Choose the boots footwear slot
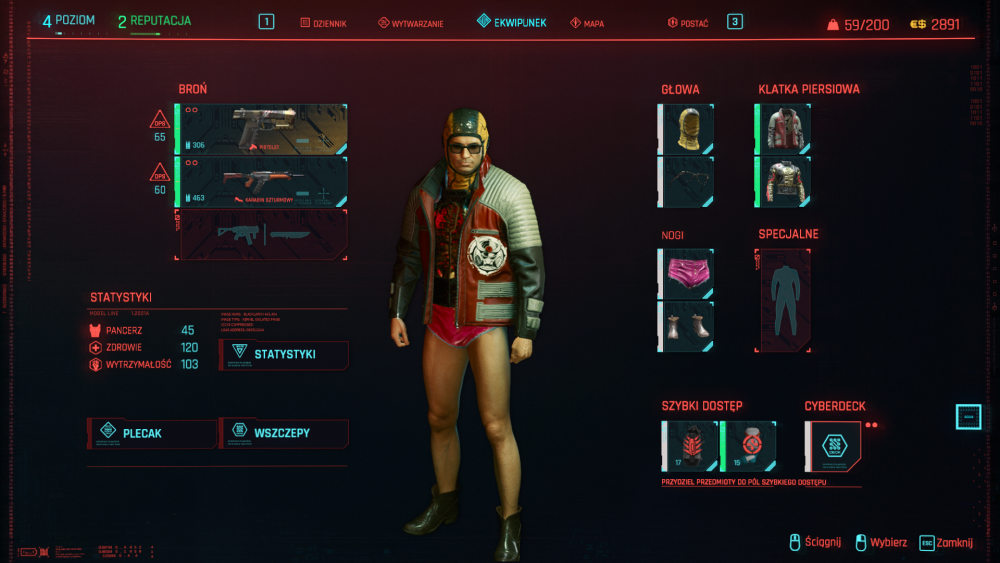 pos(687,326)
